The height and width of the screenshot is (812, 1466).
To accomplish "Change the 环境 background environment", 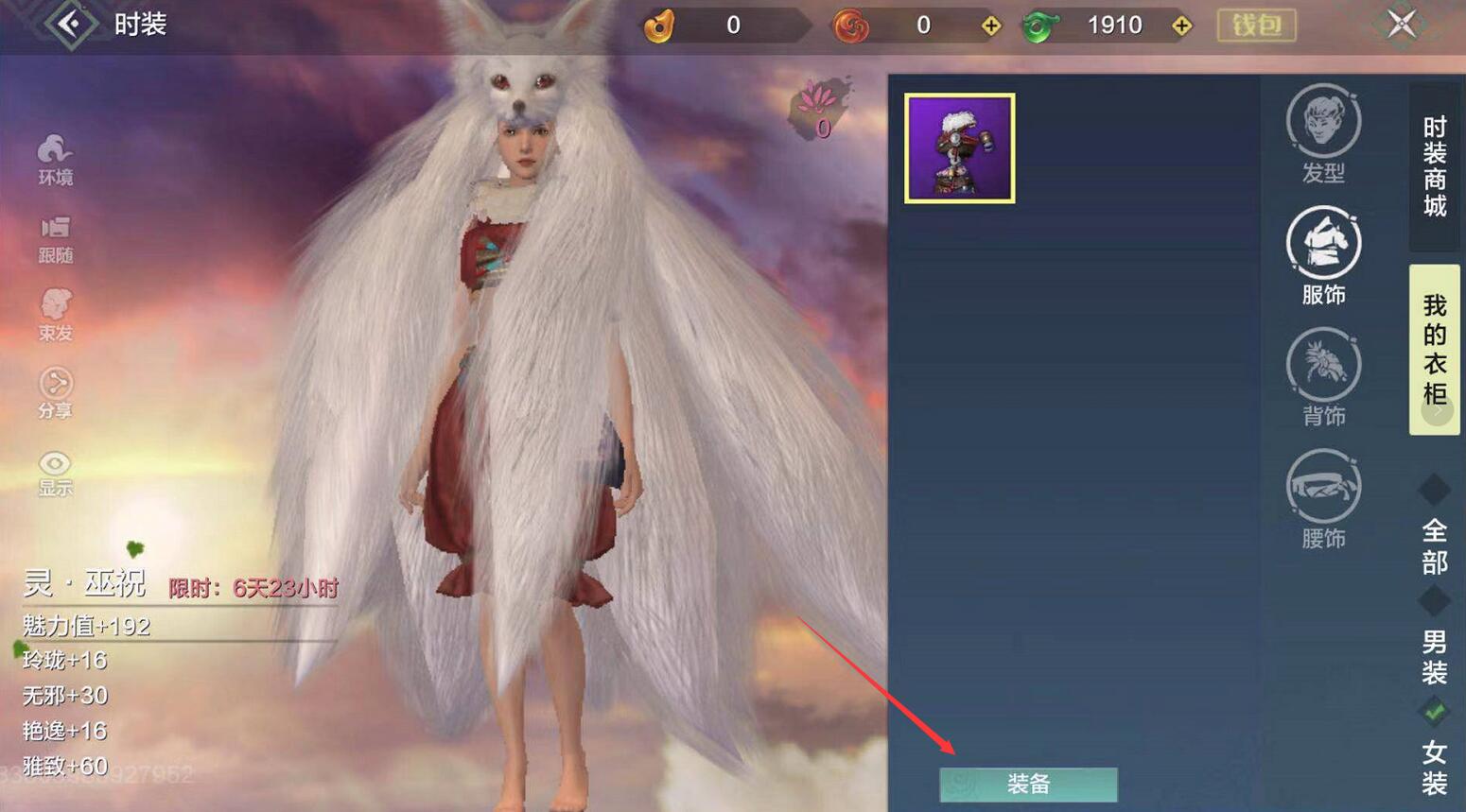I will [55, 160].
